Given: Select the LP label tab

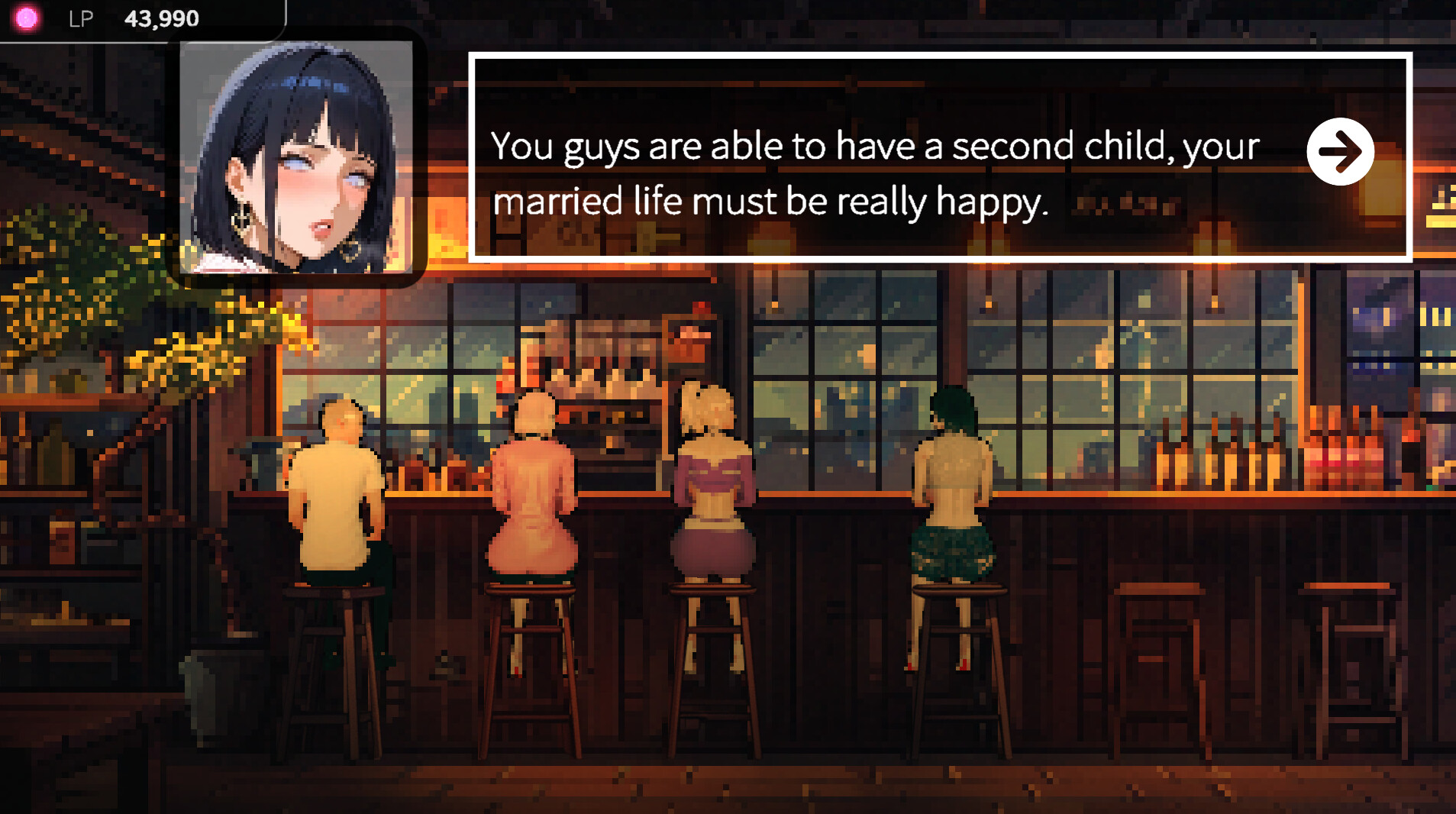Looking at the screenshot, I should (82, 18).
